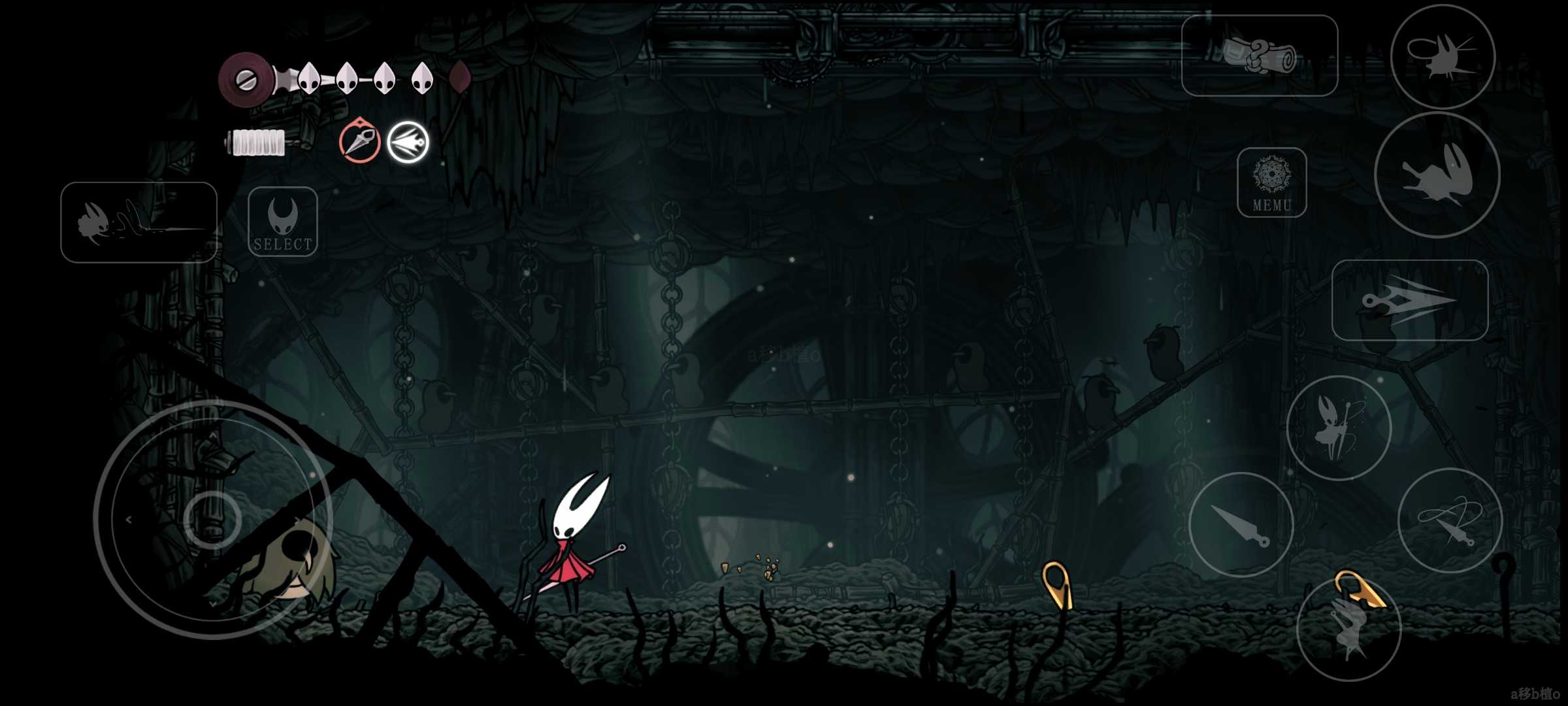Tap the SELECT button with horned mask
This screenshot has width=1568, height=706.
(x=283, y=222)
